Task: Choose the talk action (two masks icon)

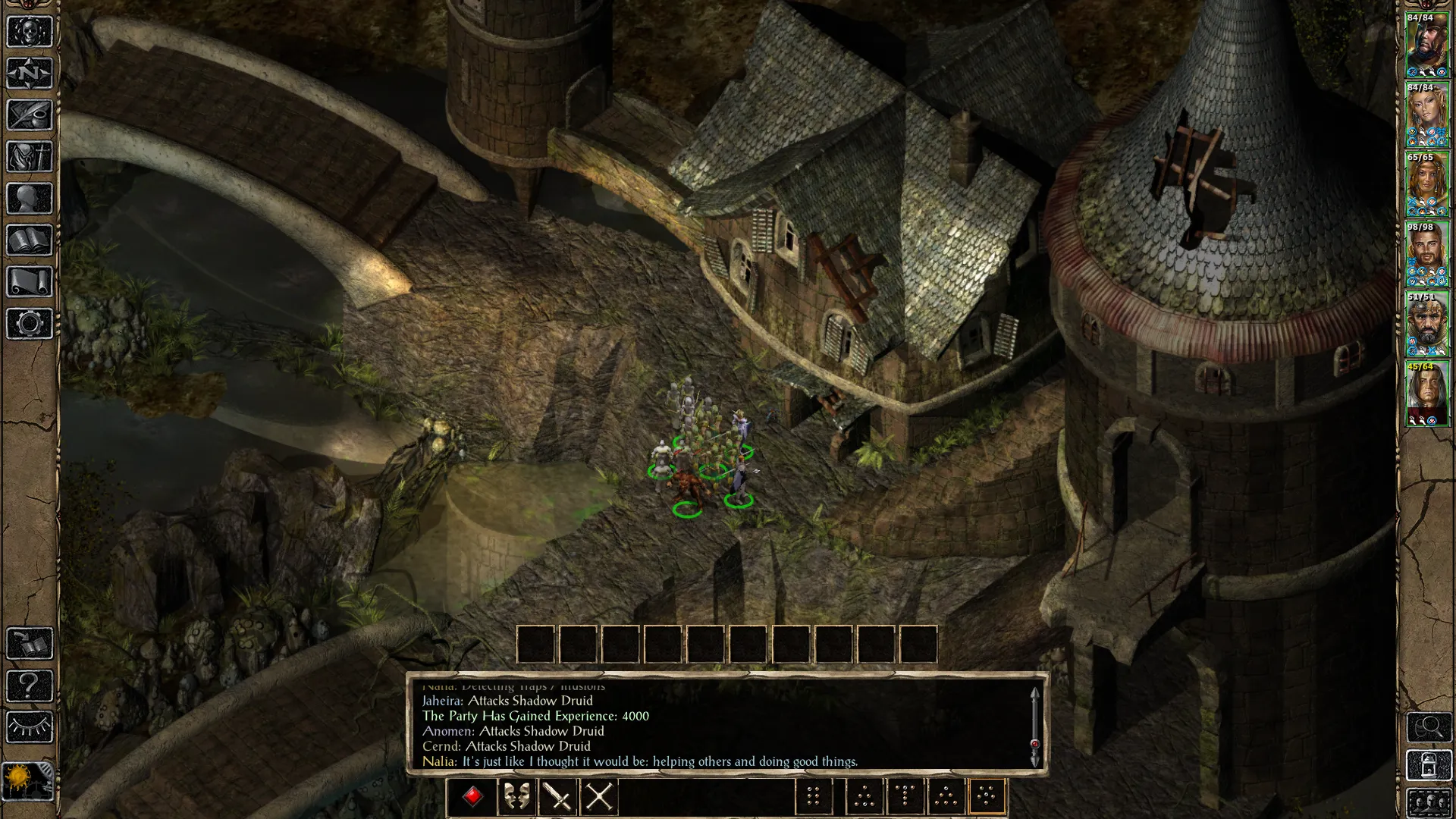Action: 516,797
